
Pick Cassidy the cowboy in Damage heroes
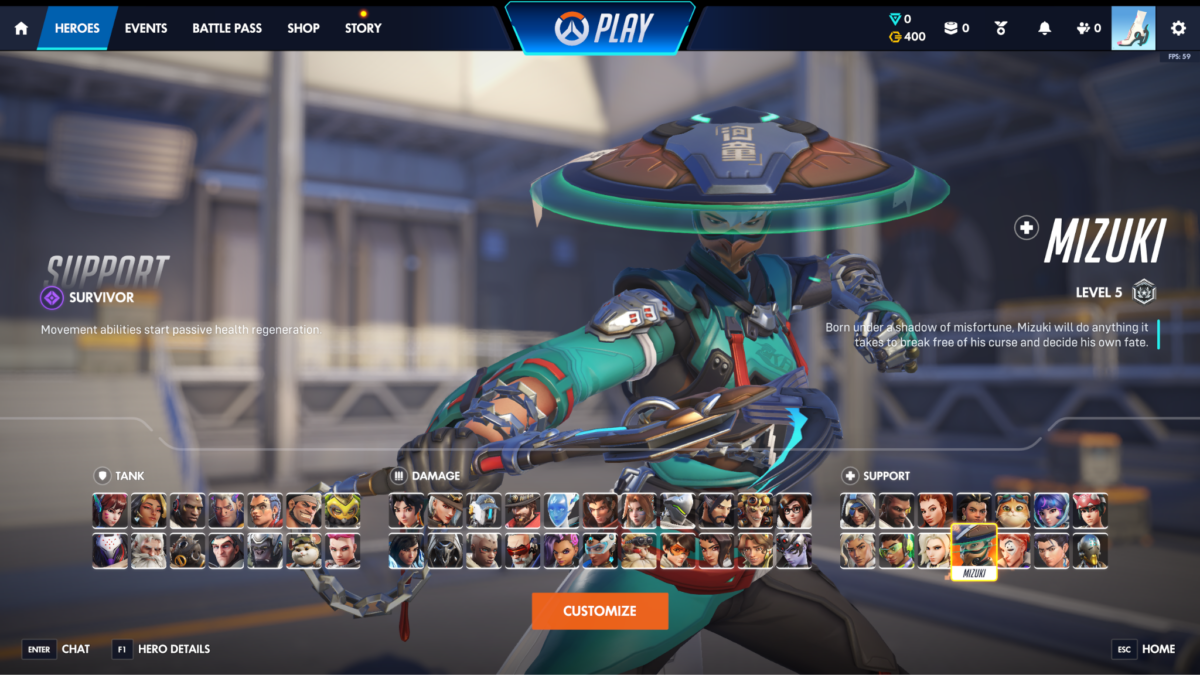[x=523, y=510]
